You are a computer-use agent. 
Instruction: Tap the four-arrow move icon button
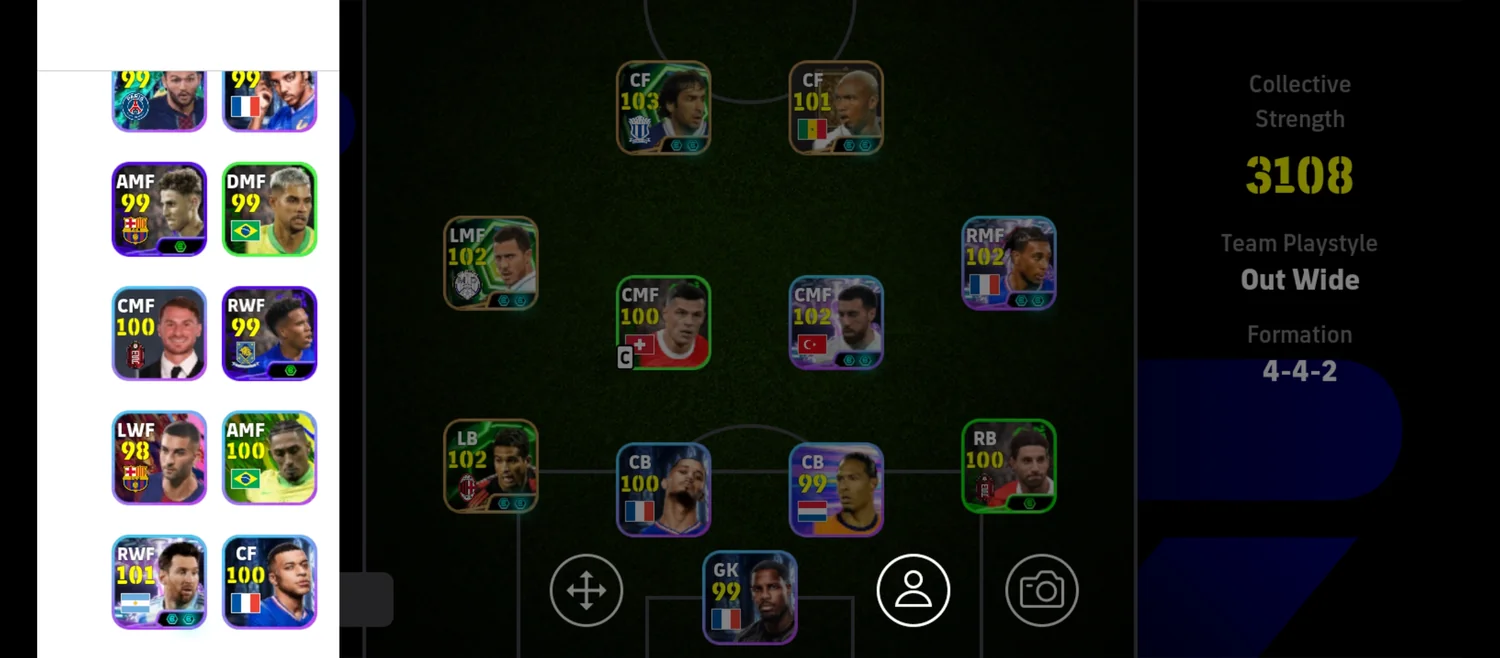[x=586, y=591]
